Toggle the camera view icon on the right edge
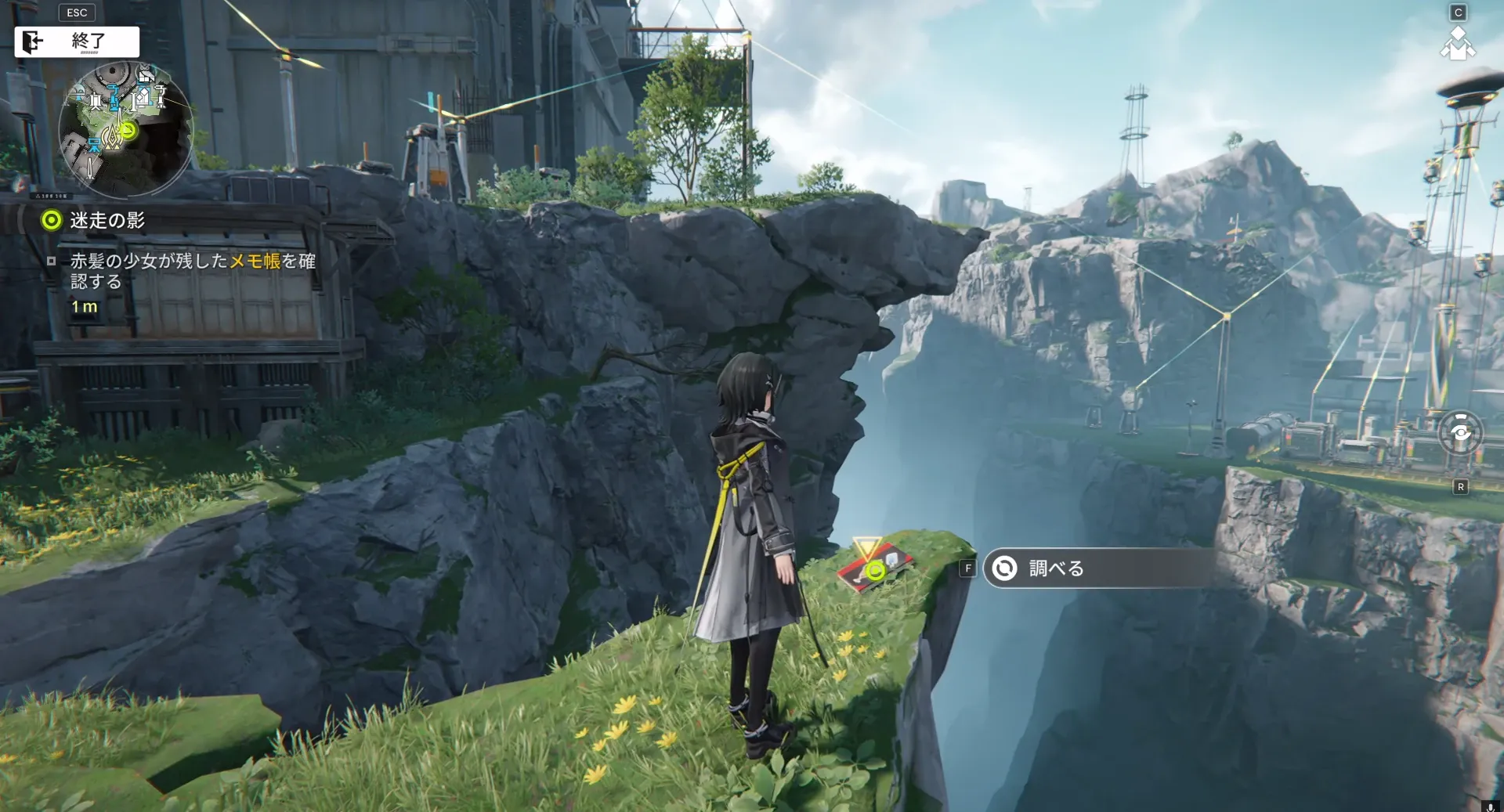Image resolution: width=1504 pixels, height=812 pixels. point(1460,432)
